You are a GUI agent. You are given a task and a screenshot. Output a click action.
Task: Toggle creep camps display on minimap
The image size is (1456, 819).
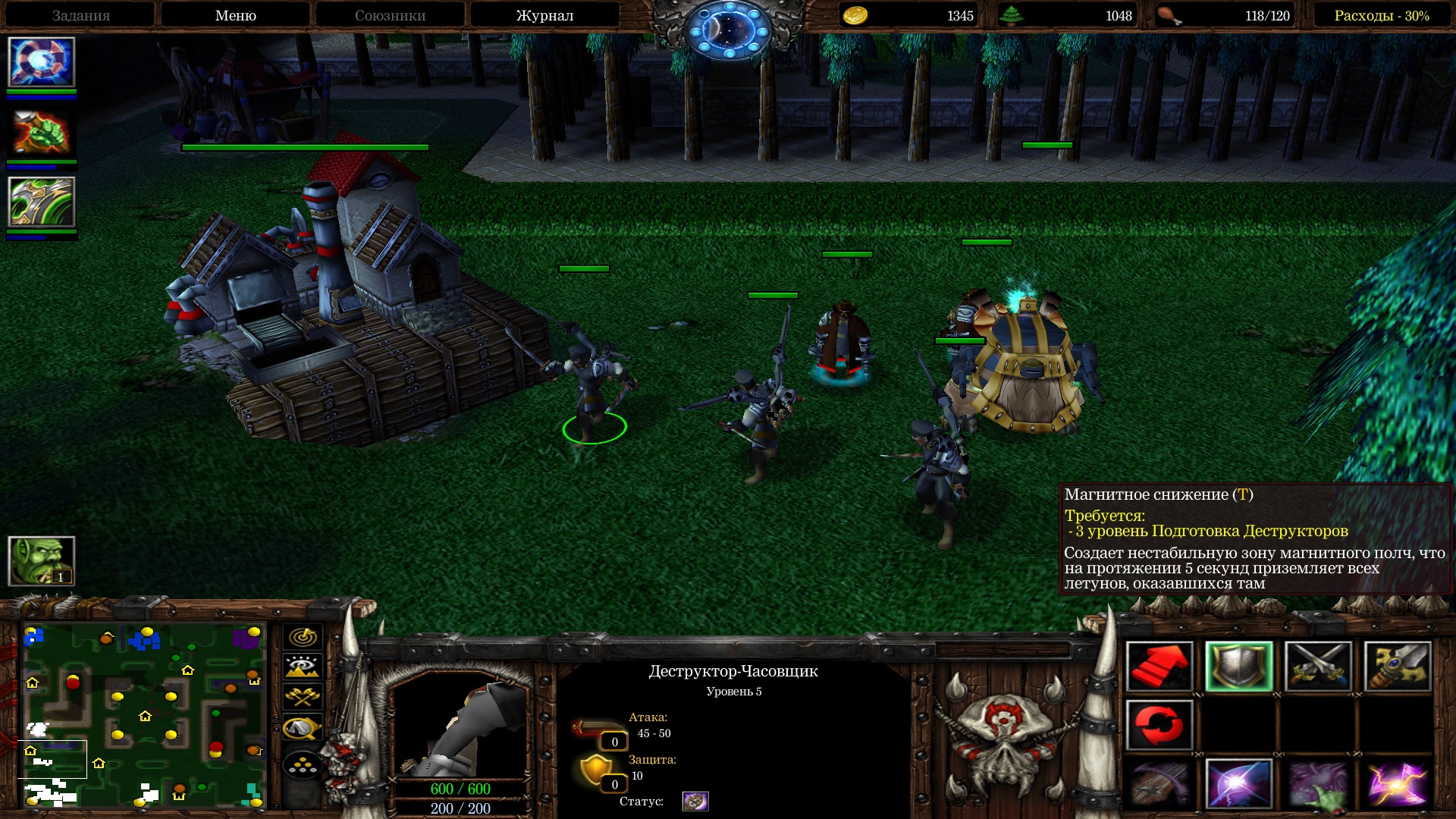(303, 728)
